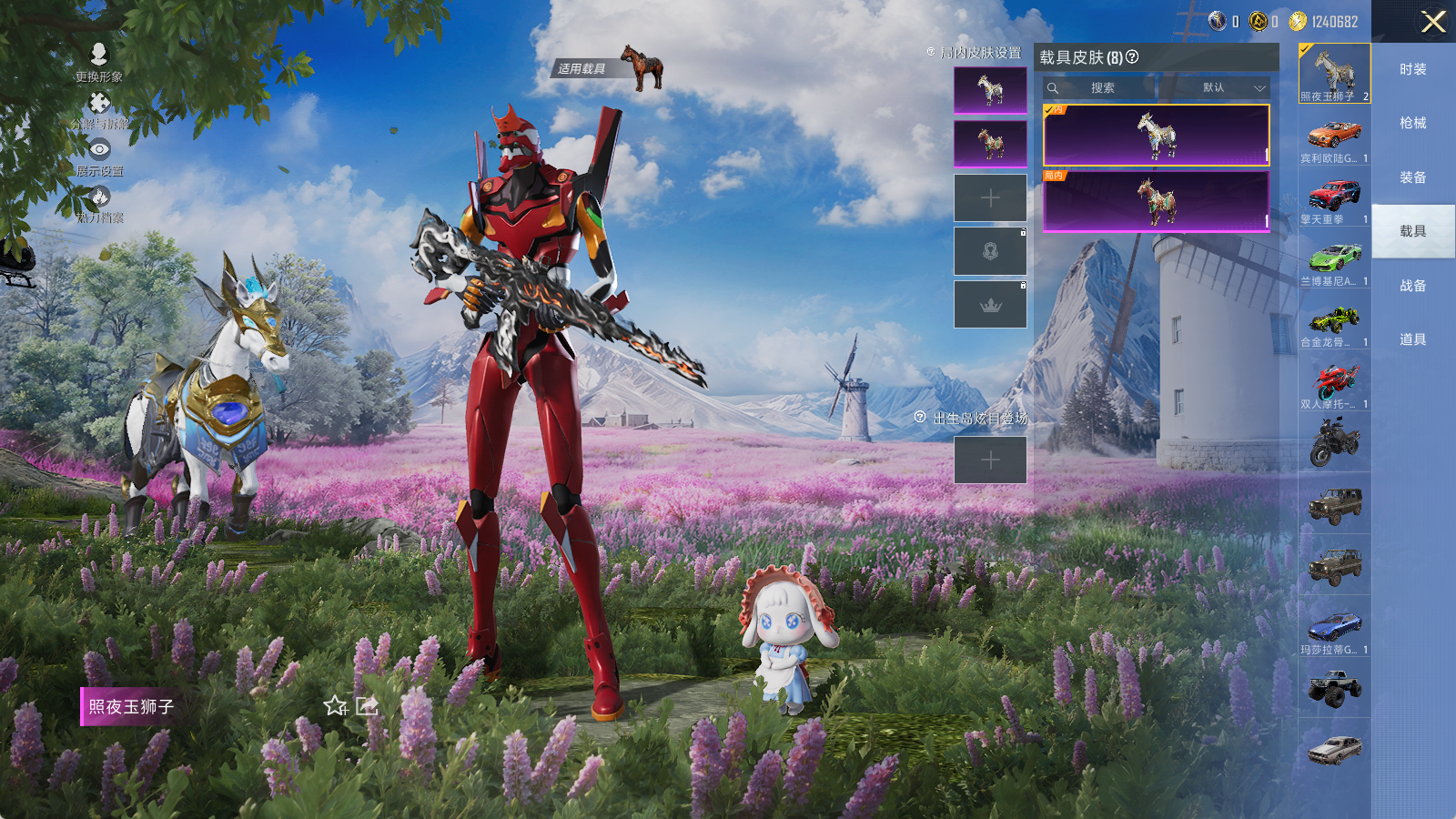Switch to the 战备 tab
This screenshot has width=1456, height=819.
point(1412,286)
